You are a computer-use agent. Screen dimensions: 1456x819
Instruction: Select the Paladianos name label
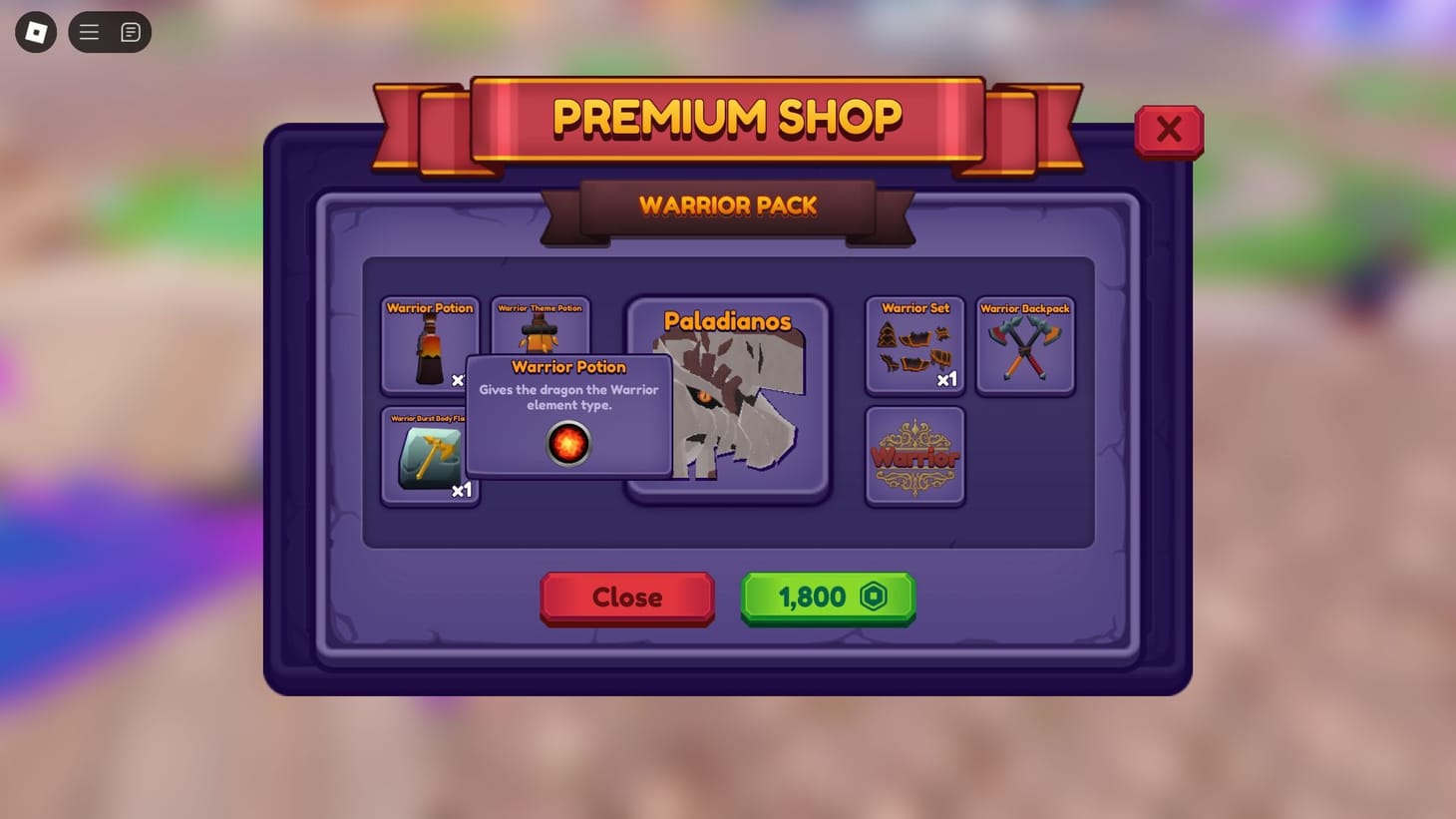click(x=729, y=320)
